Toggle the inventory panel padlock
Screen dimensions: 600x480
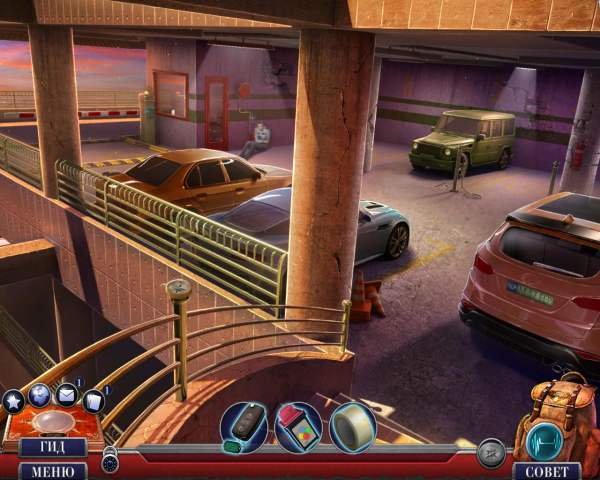pos(110,461)
